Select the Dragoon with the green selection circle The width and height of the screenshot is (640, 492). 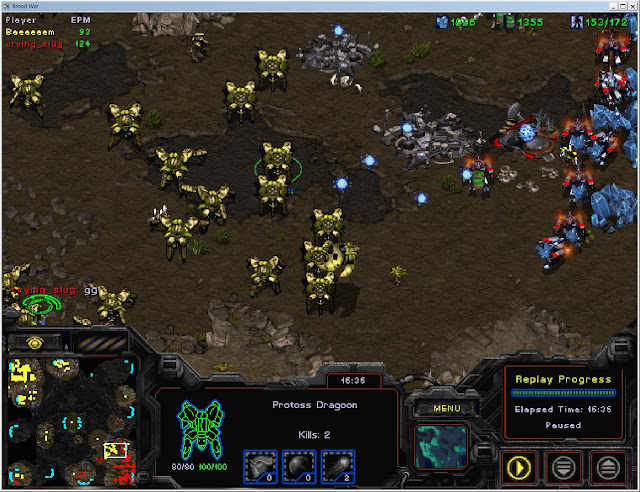[276, 164]
